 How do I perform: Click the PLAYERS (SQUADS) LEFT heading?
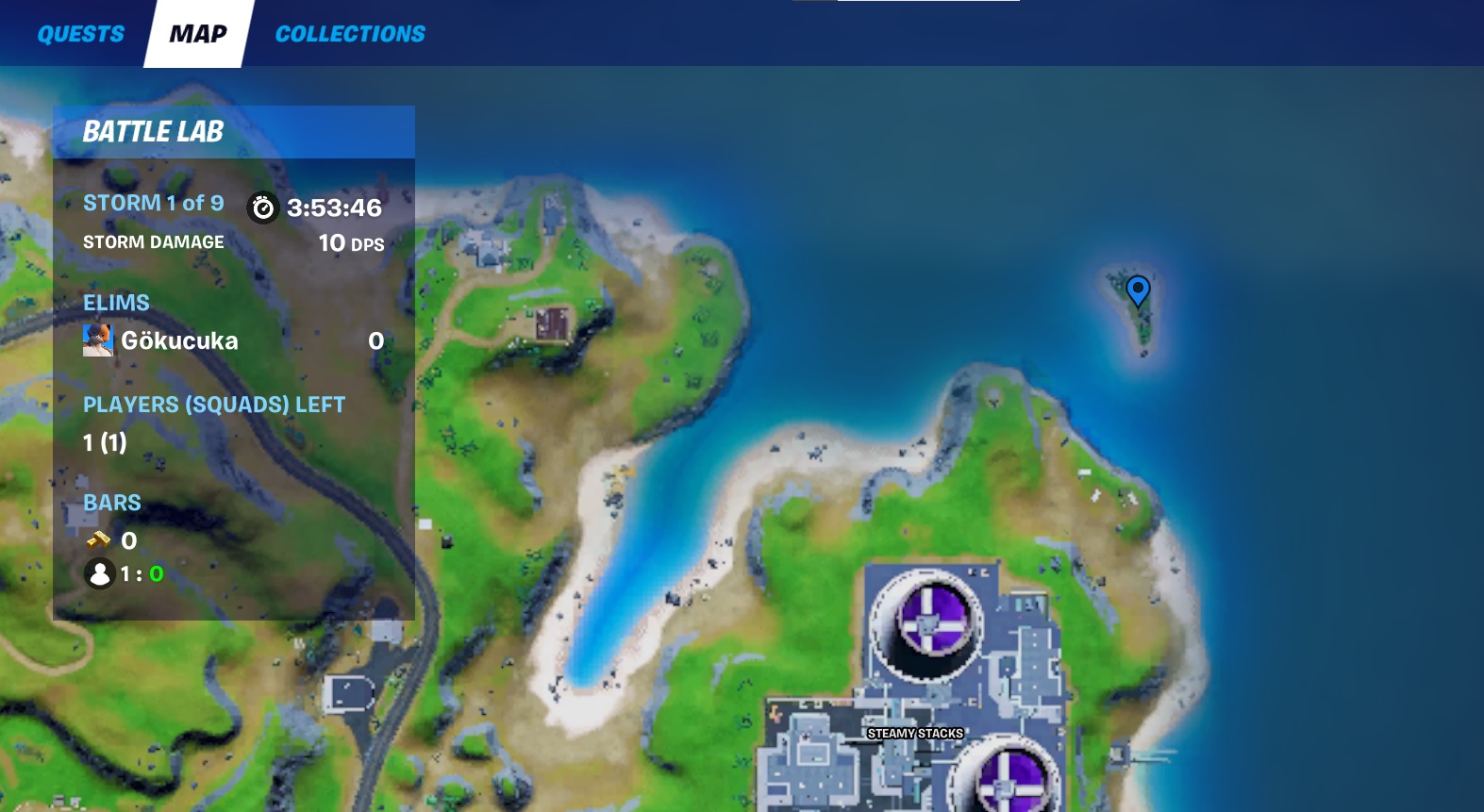pyautogui.click(x=214, y=404)
